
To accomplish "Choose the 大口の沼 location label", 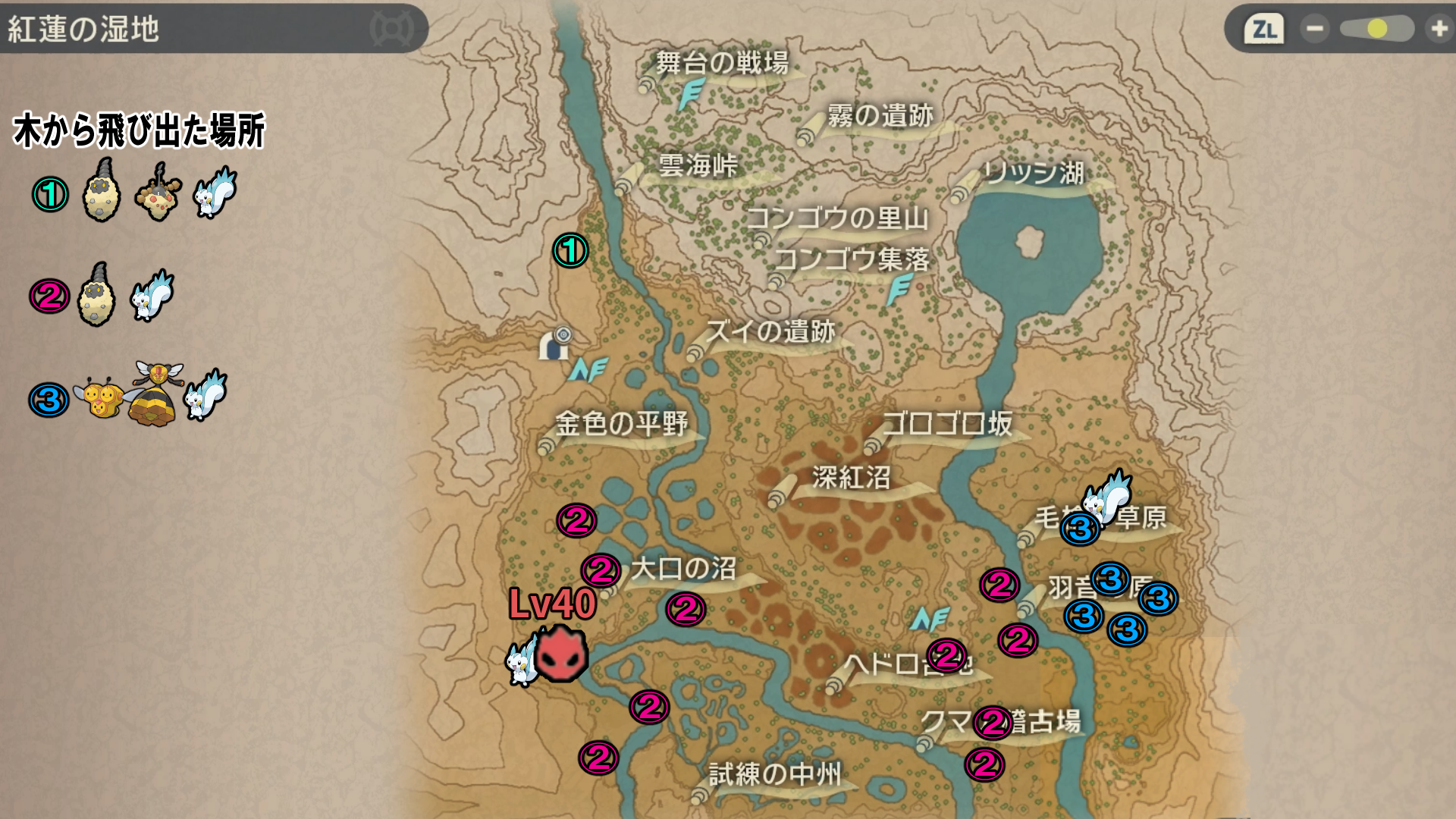I will [683, 569].
